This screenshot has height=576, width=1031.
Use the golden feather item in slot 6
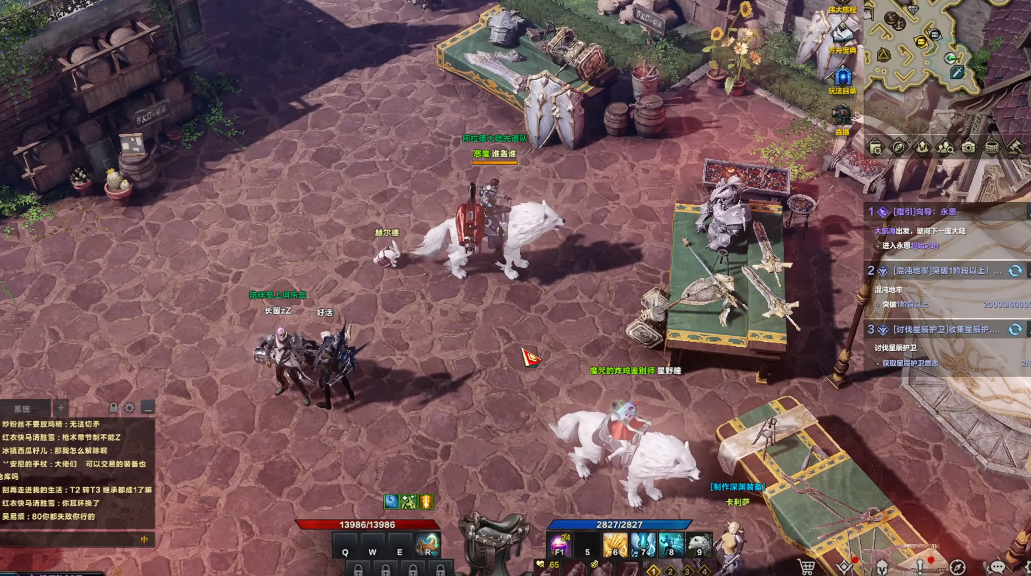point(615,546)
